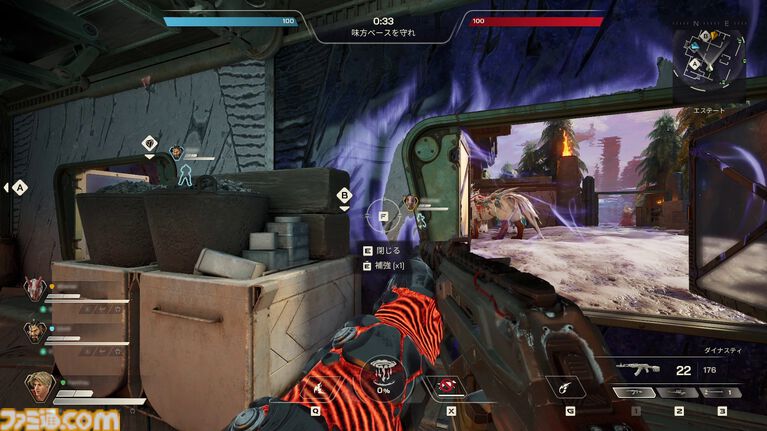
Task: Click the objective B waypoint near the crate
Action: [344, 196]
